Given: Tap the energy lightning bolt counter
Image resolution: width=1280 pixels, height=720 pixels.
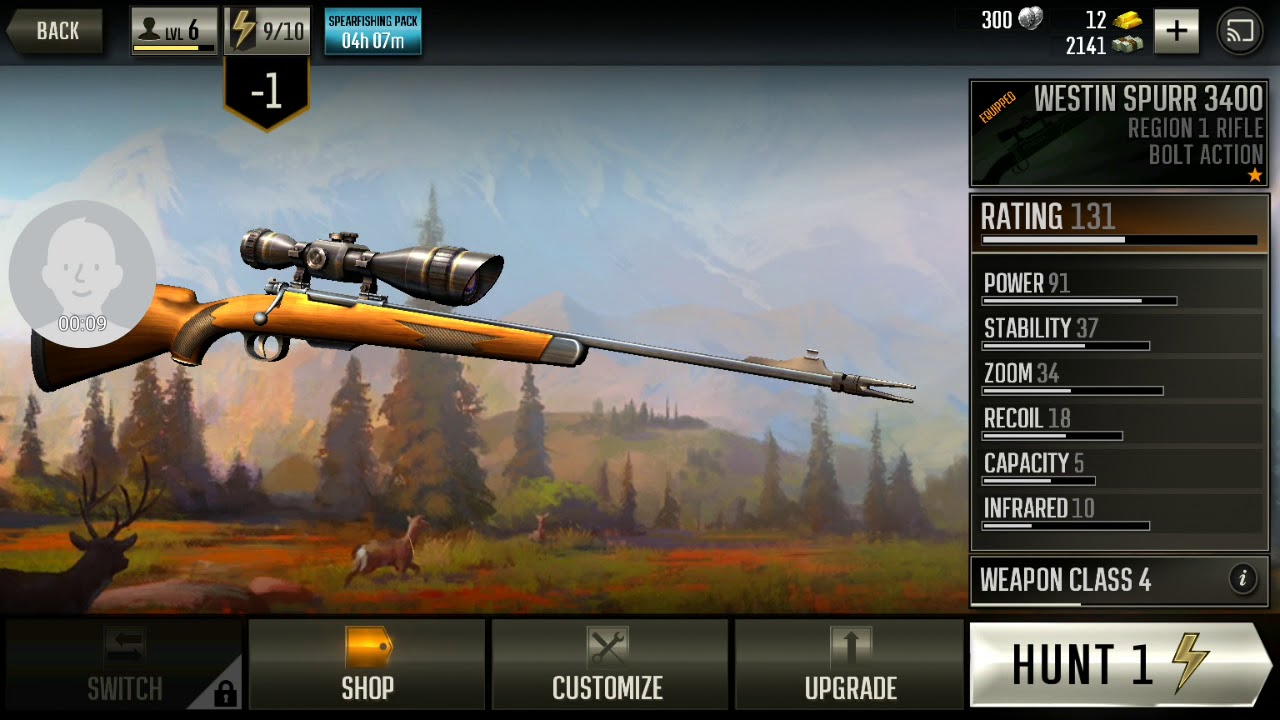Looking at the screenshot, I should [267, 31].
